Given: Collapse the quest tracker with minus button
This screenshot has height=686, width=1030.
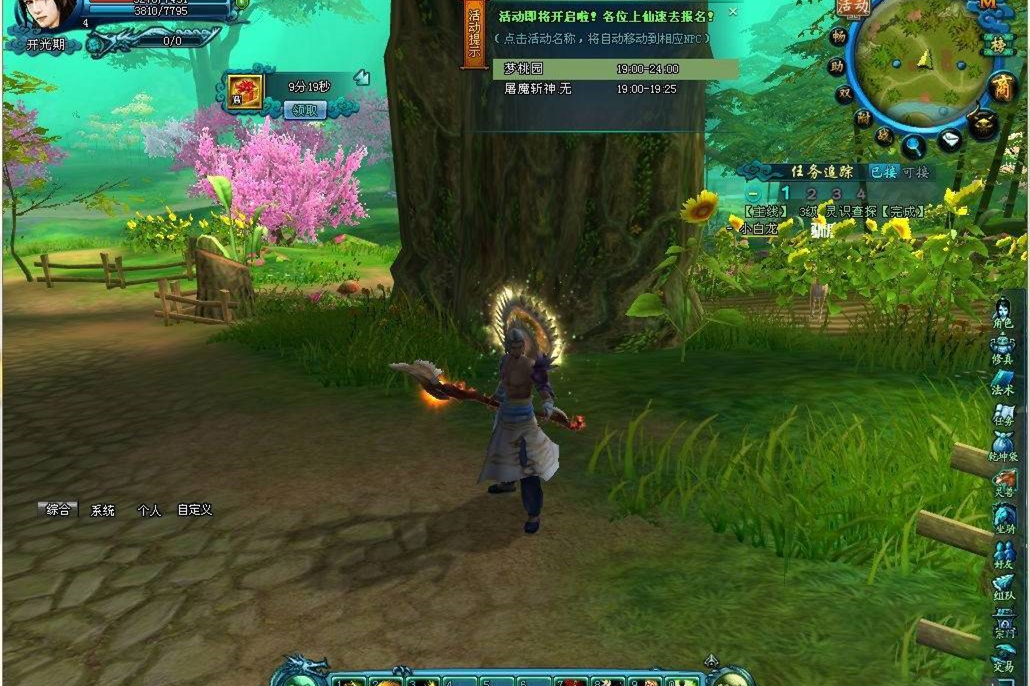Looking at the screenshot, I should 753,193.
